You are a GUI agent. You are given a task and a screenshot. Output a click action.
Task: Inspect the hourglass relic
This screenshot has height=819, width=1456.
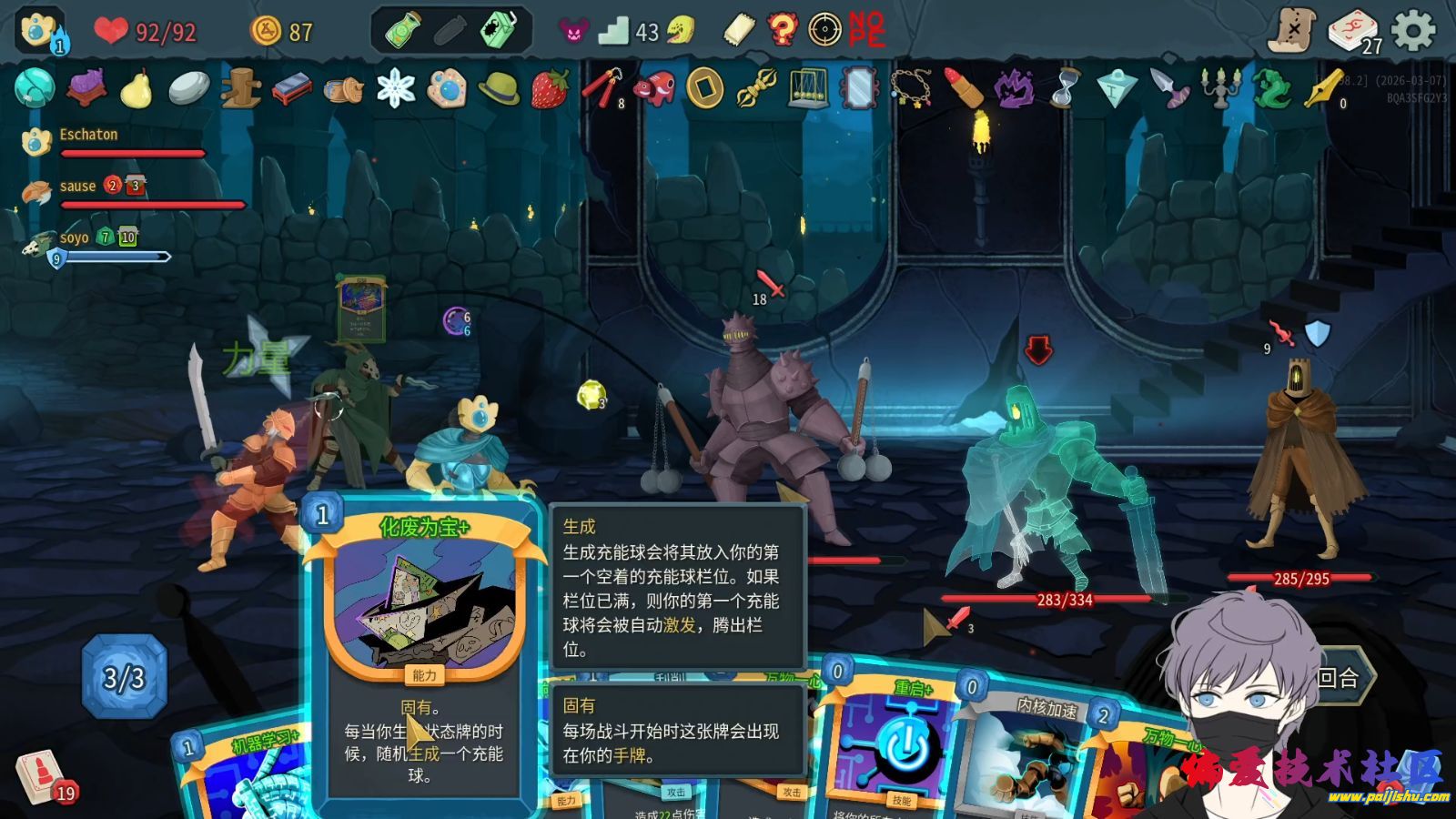[1065, 89]
